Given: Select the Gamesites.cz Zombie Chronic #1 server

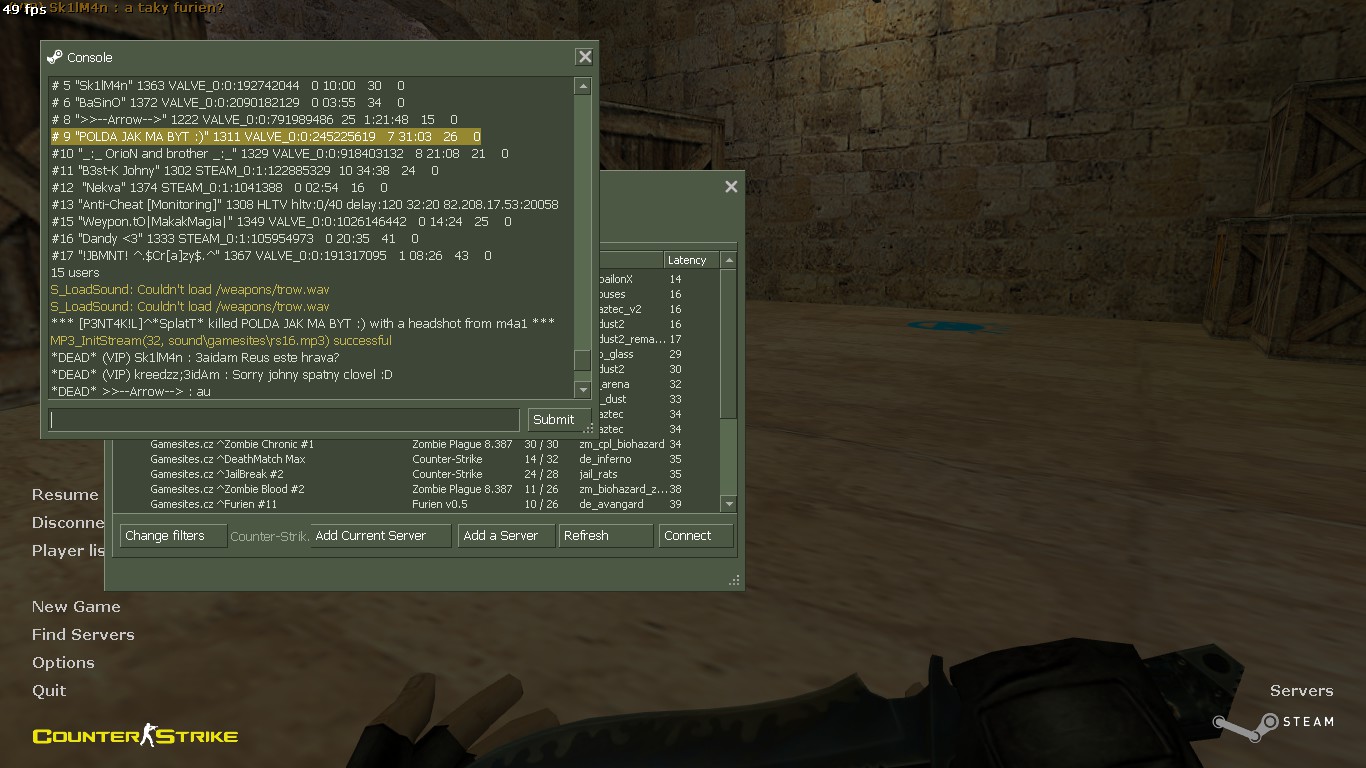Looking at the screenshot, I should coord(232,444).
